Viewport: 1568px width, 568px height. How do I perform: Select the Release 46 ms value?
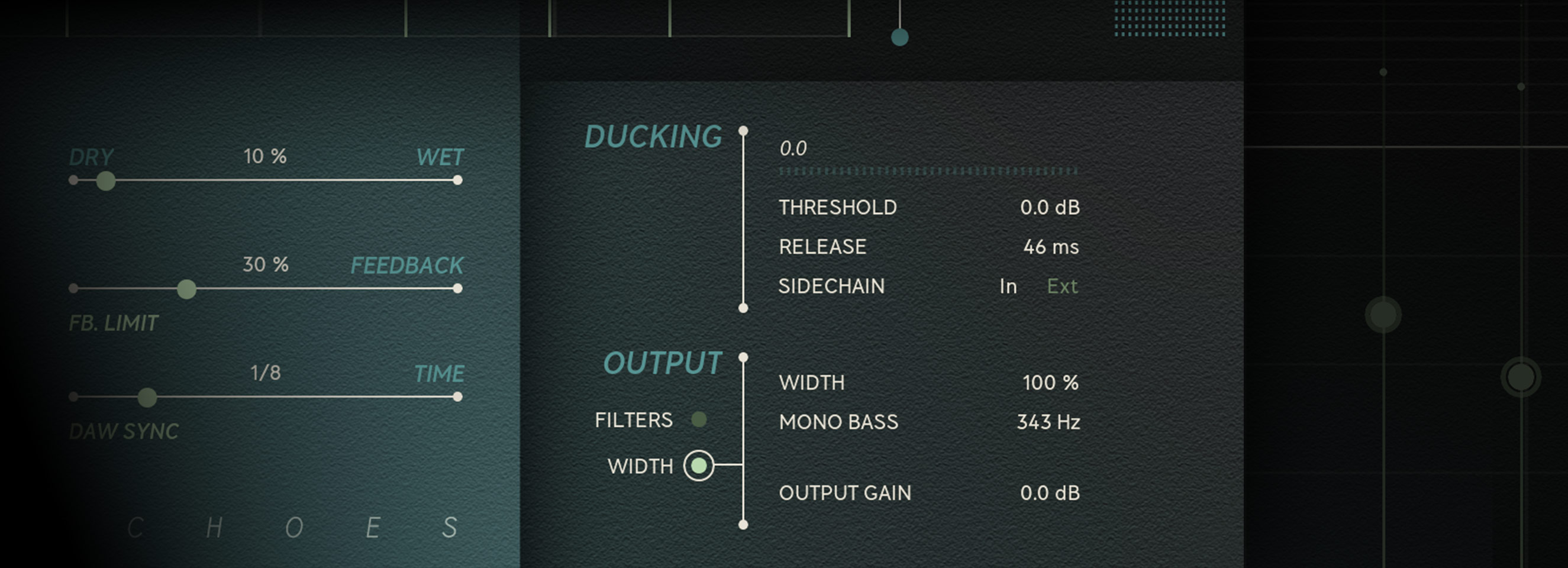1051,247
